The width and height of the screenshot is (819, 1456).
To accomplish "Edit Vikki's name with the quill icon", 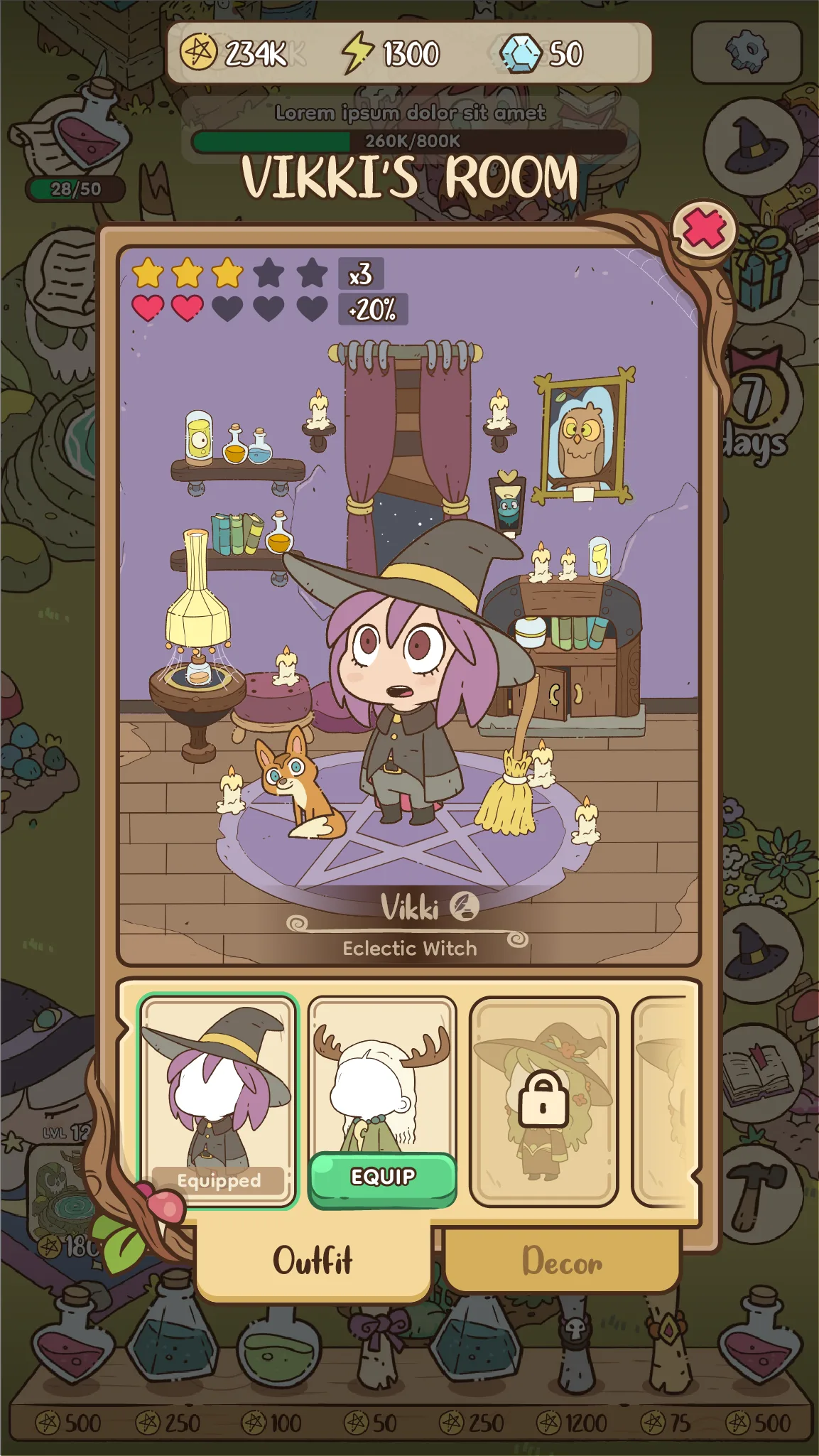I will coord(465,906).
